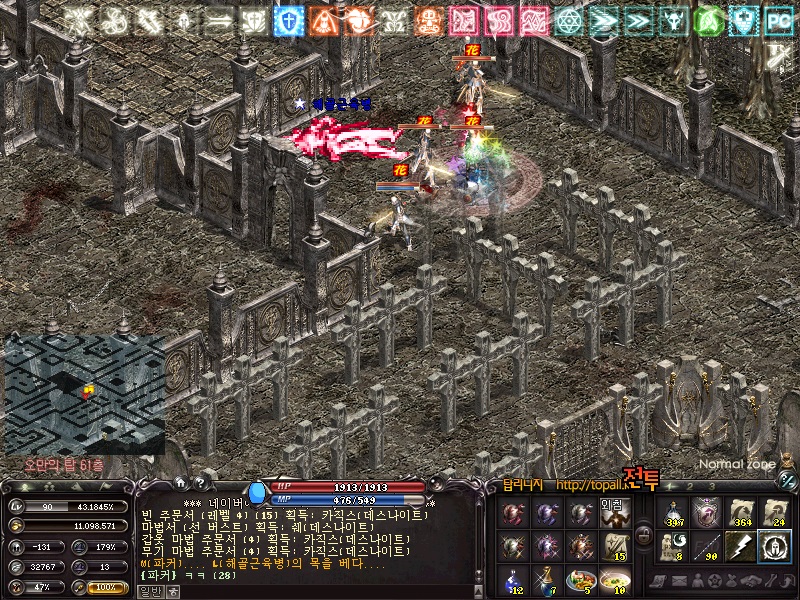Select the PC icon in the buff bar
The image size is (800, 600).
(777, 20)
